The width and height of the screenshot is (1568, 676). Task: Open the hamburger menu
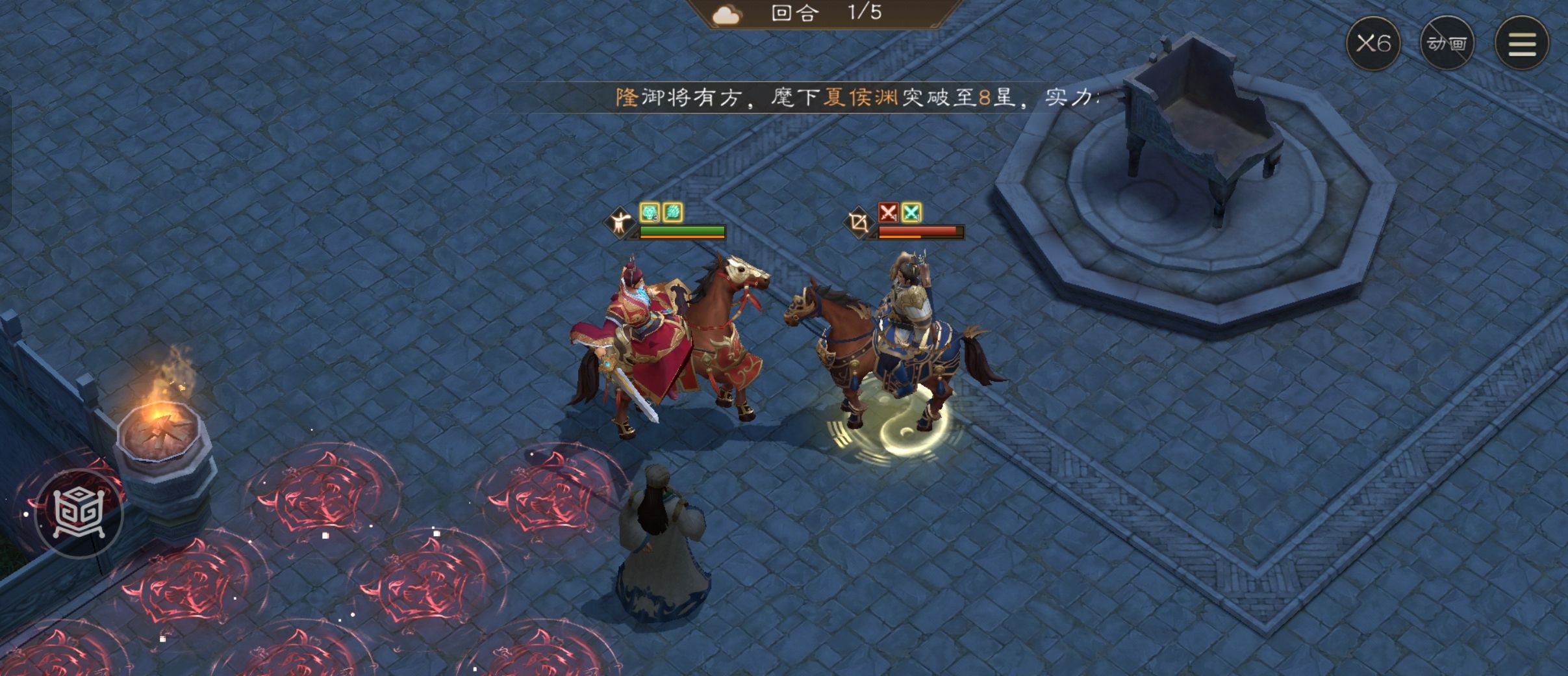(1522, 44)
